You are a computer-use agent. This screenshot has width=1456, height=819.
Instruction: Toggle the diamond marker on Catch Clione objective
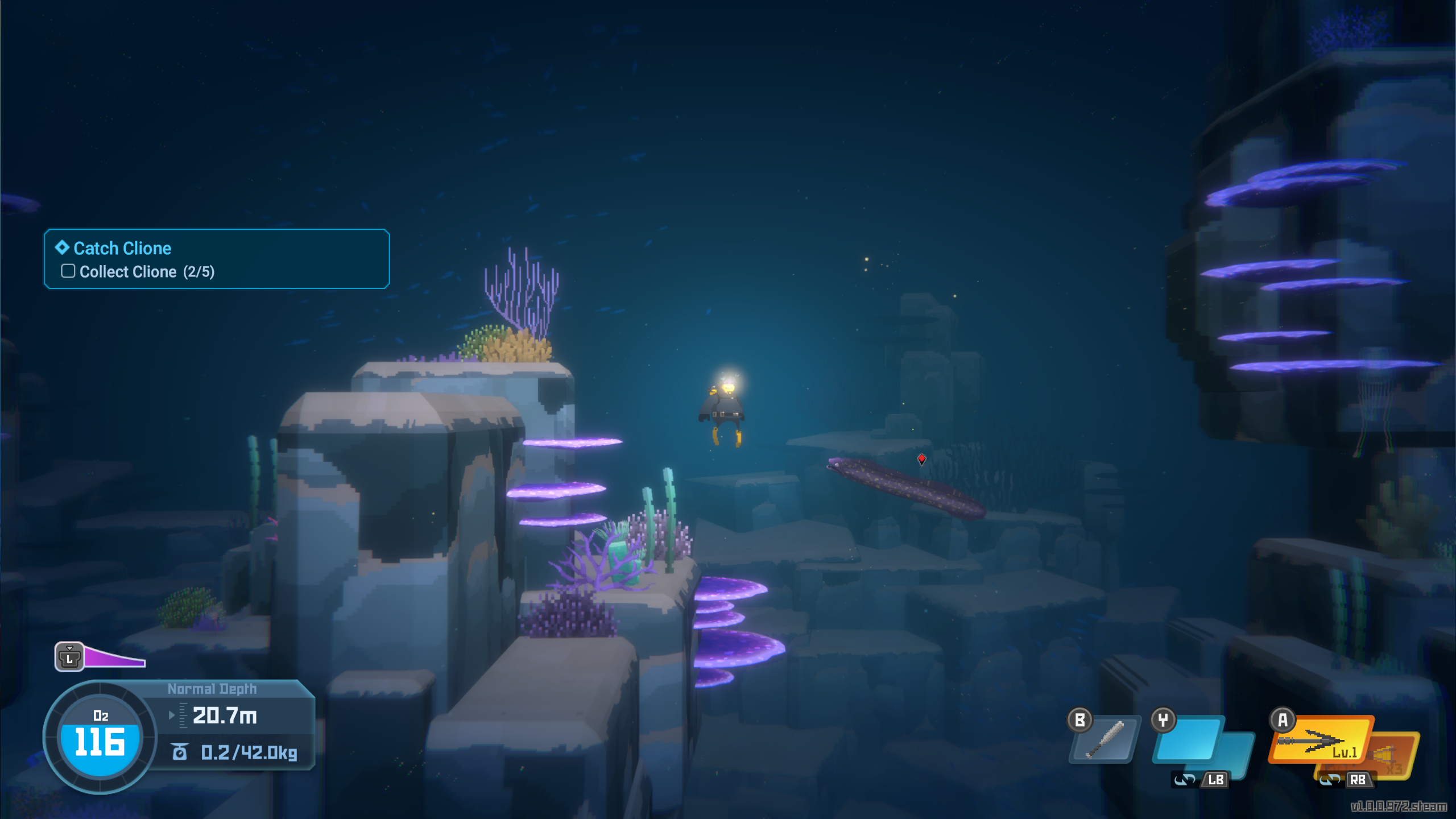[61, 248]
